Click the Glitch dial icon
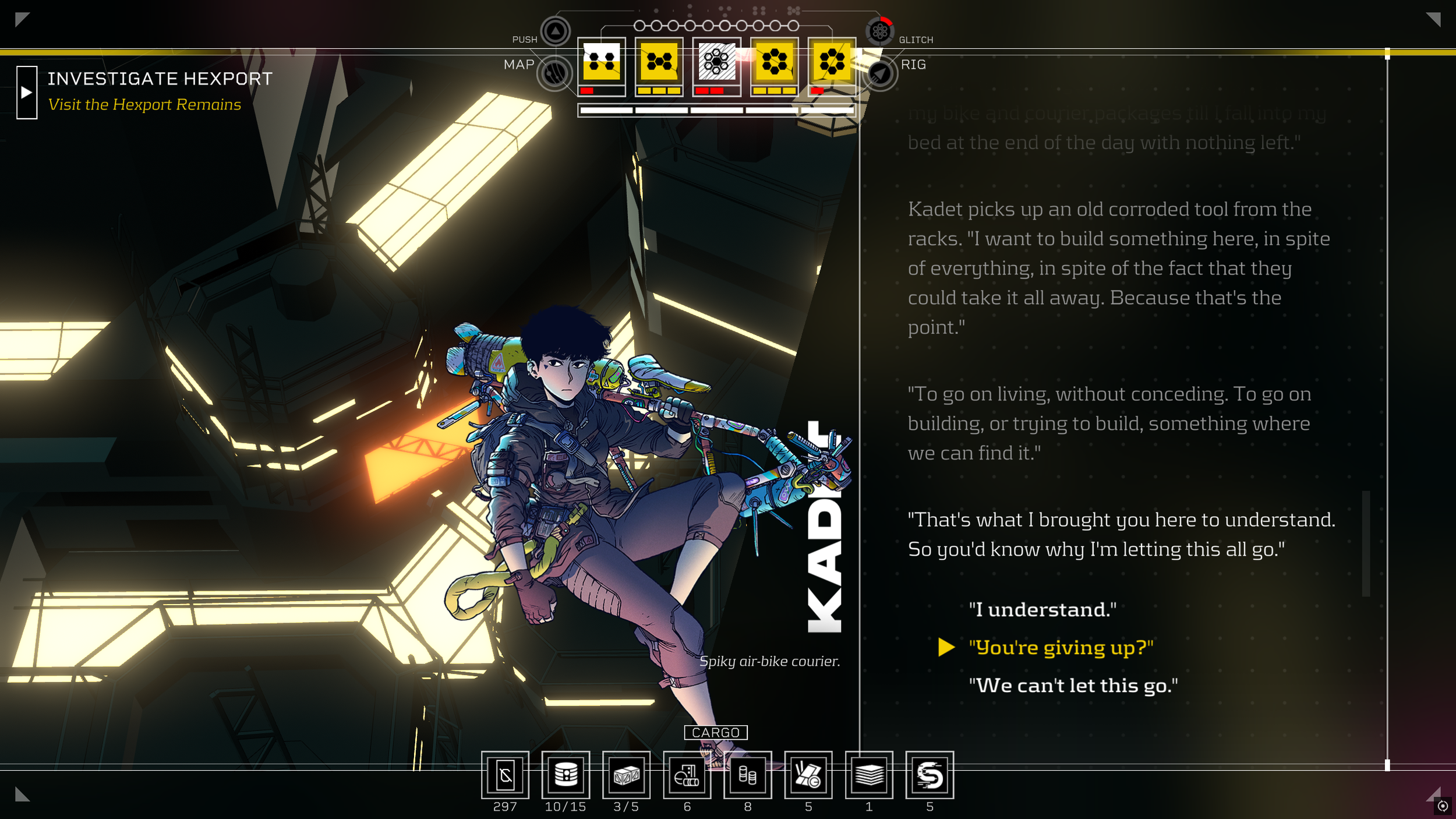 click(879, 31)
